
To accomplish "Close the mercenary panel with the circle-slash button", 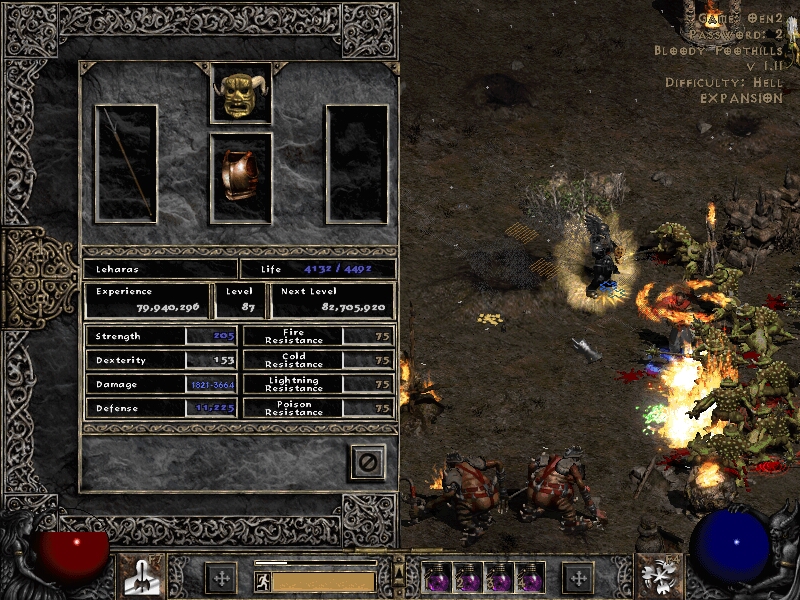I will (x=367, y=462).
